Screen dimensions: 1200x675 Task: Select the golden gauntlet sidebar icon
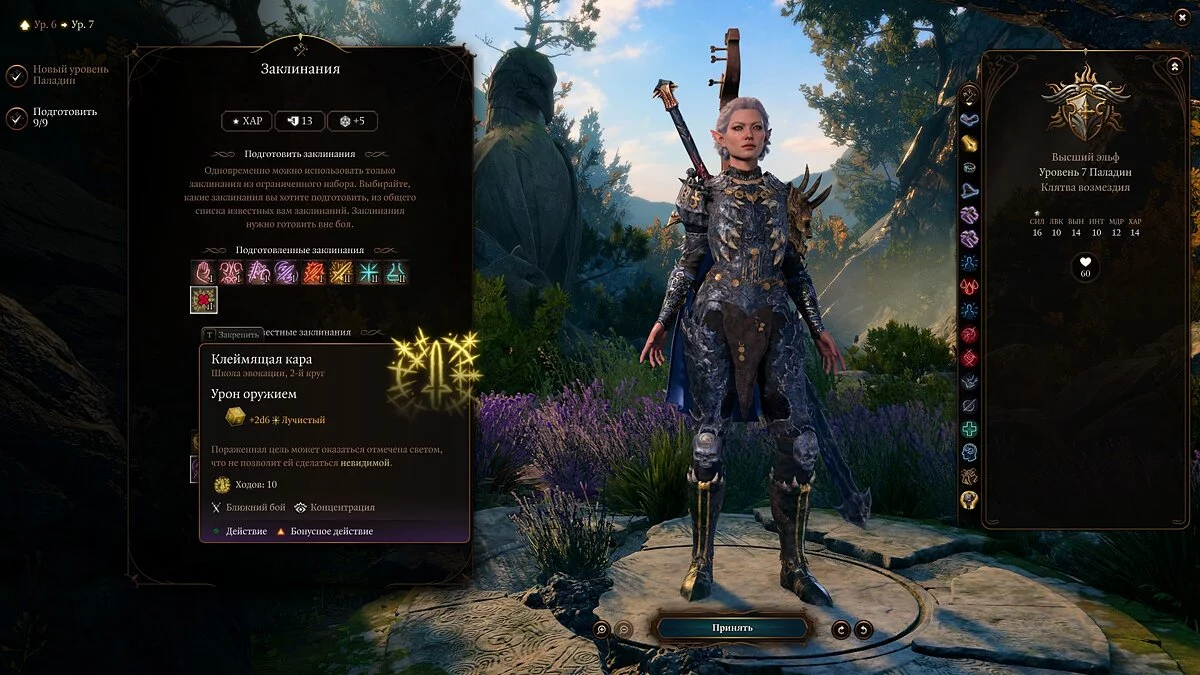pos(969,143)
